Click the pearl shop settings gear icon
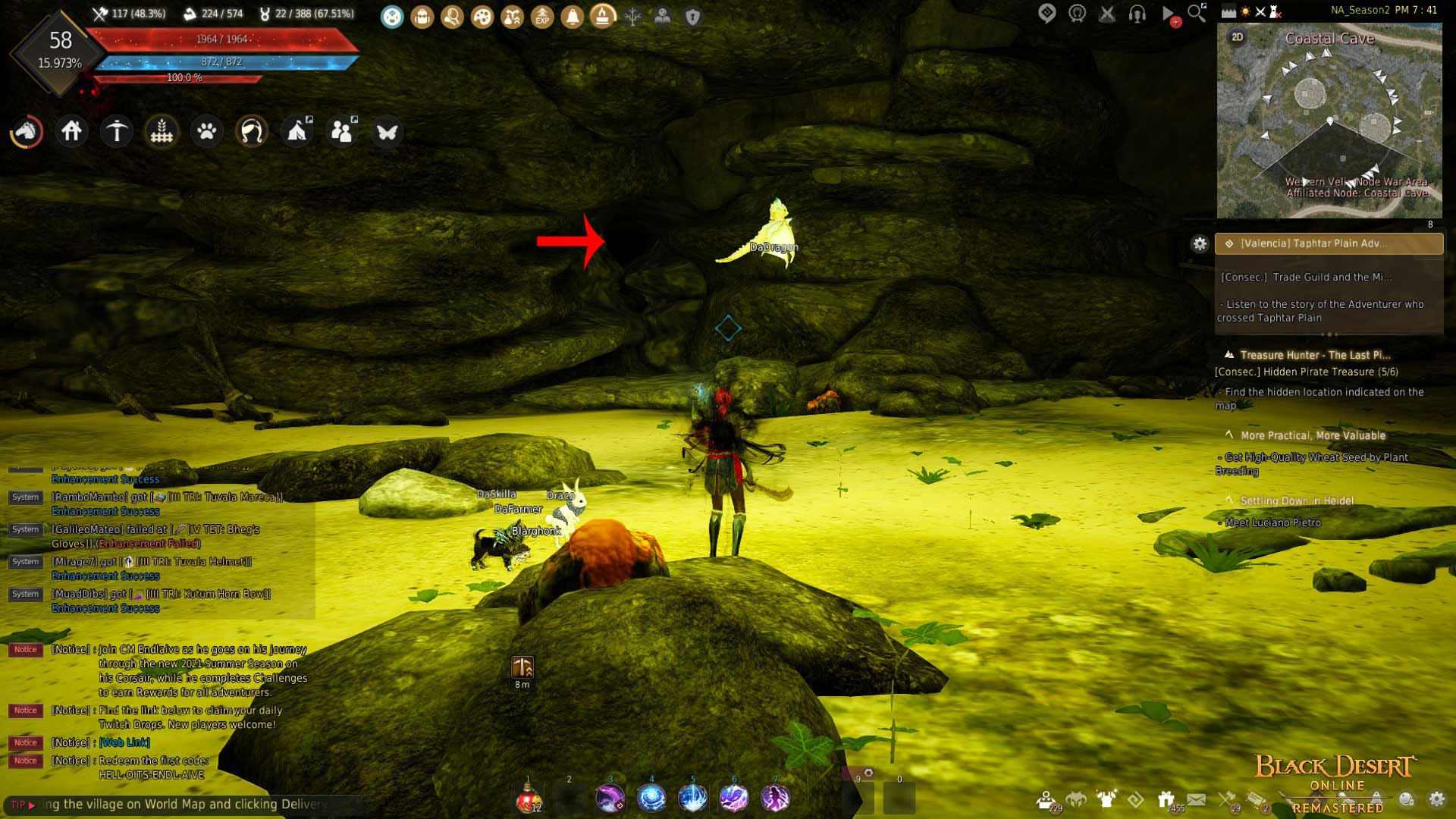The height and width of the screenshot is (819, 1456). 1436,799
